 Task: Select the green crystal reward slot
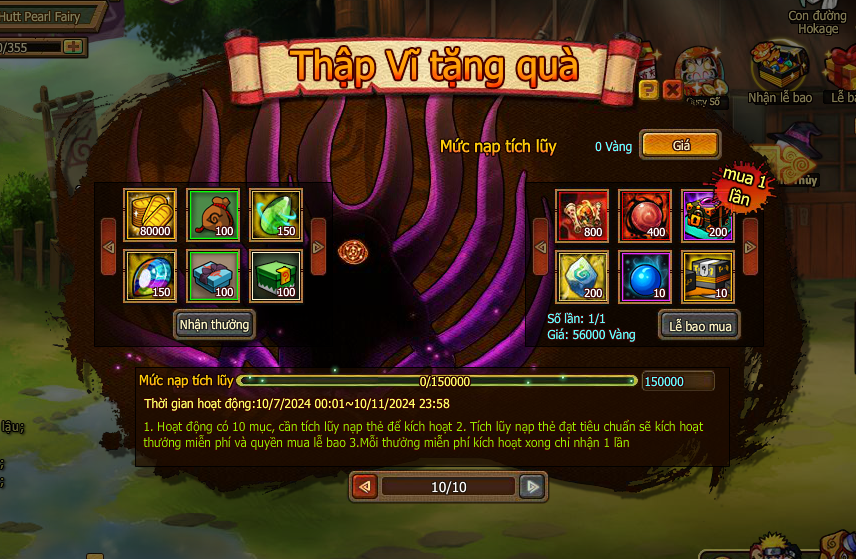click(x=275, y=214)
